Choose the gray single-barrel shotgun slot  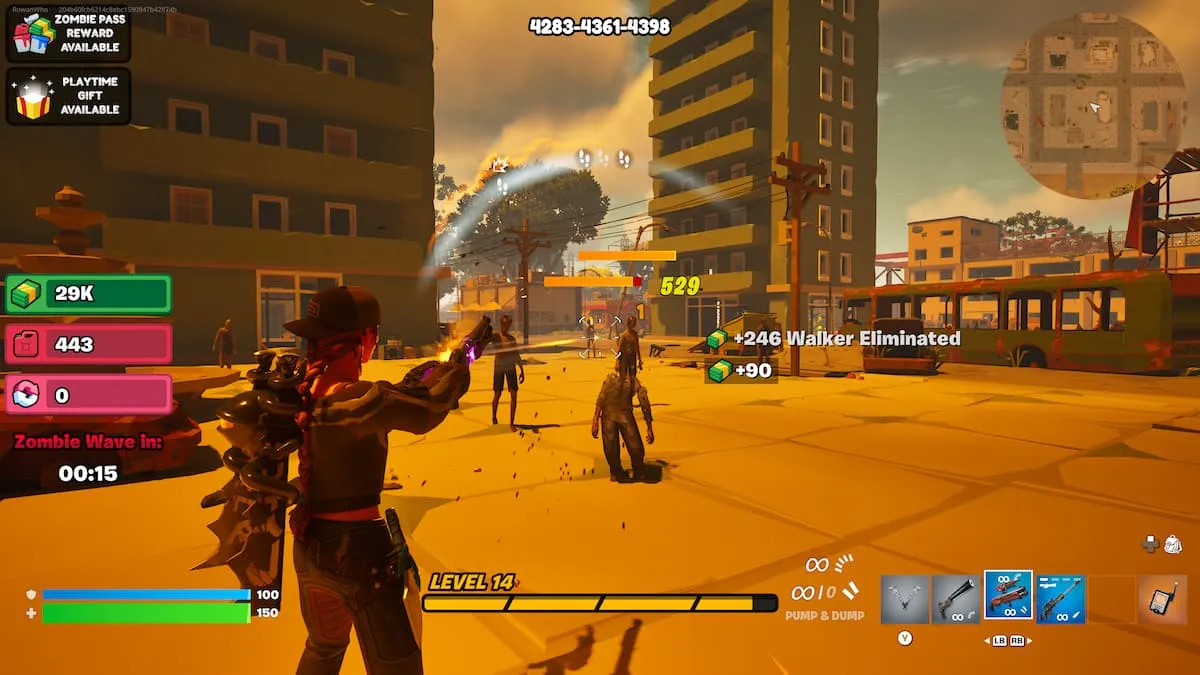click(x=956, y=599)
